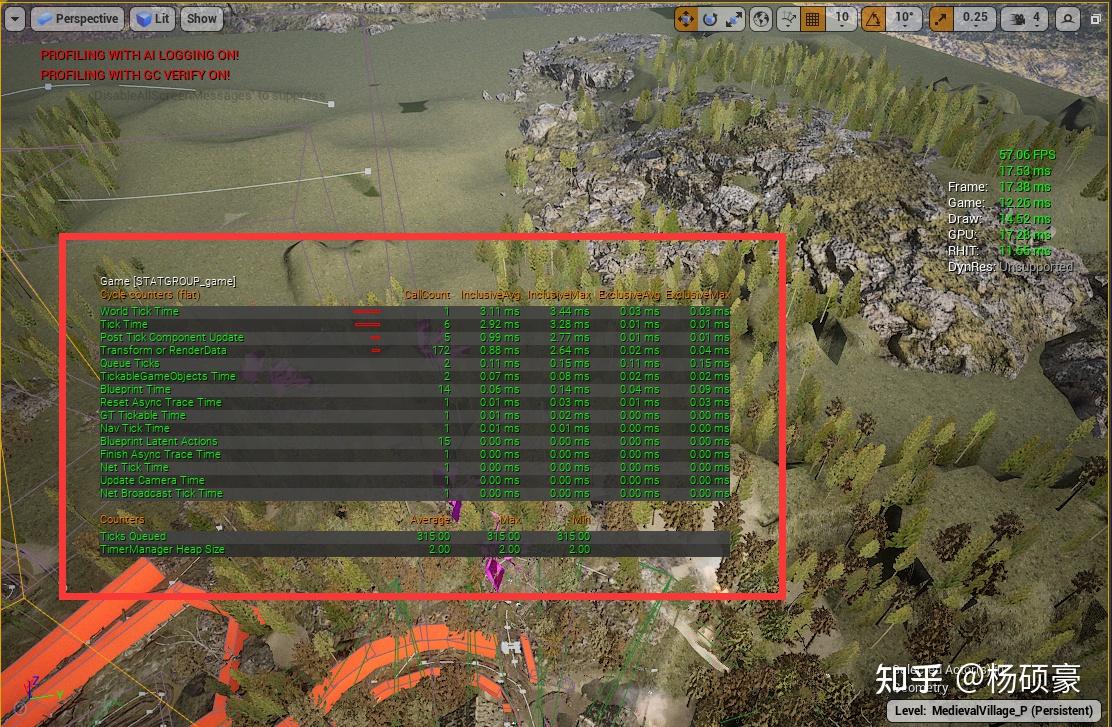Screen dimensions: 1112x727
Task: Switch to the rotate gizmo tool
Action: point(710,18)
